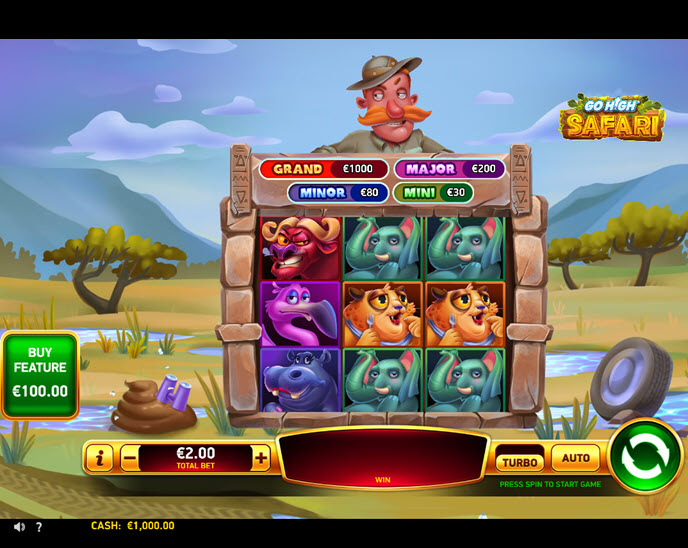
Task: Open the Buy Feature for €100.00
Action: click(40, 374)
